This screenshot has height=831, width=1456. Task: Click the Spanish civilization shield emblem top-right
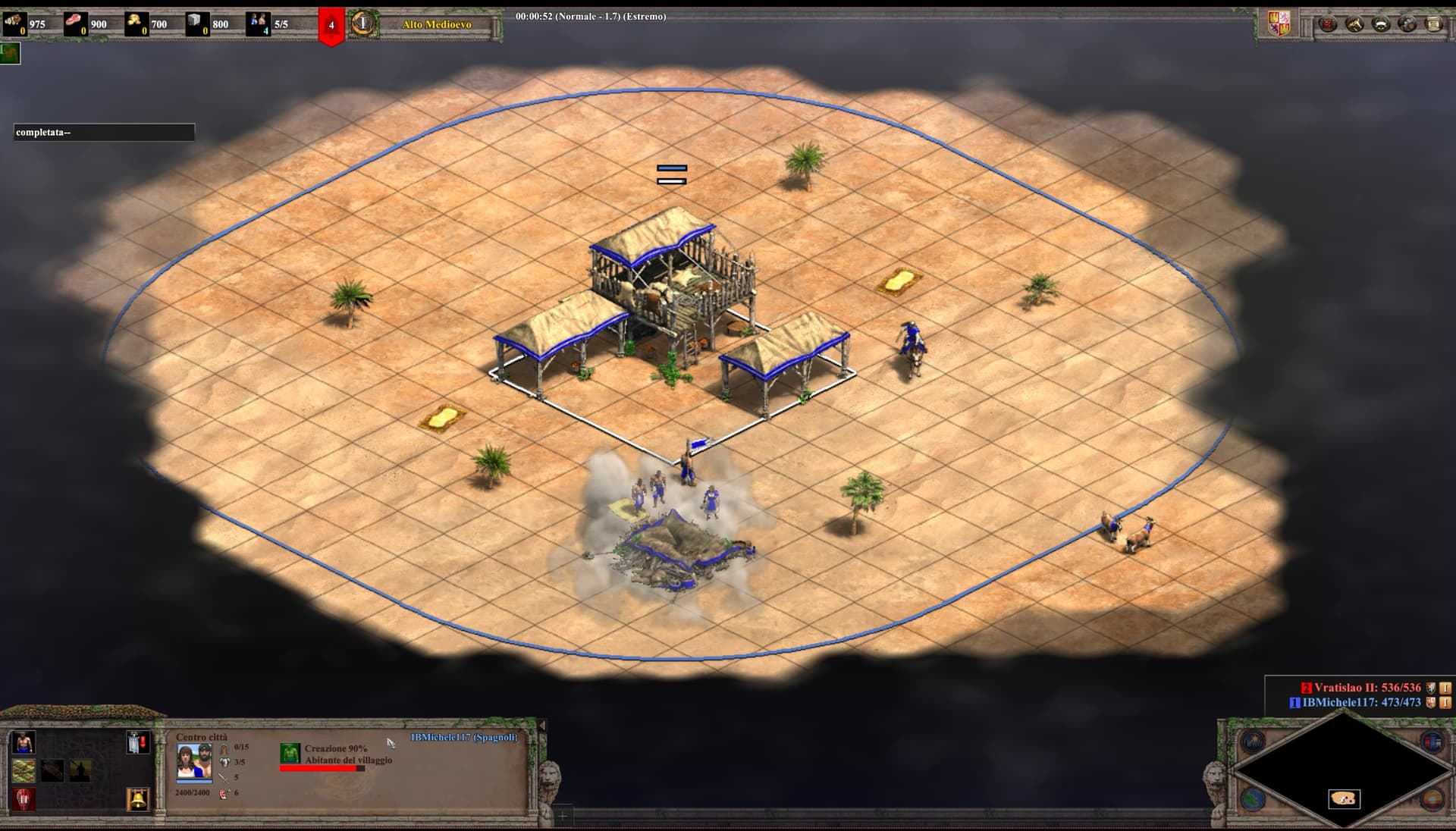click(1280, 23)
